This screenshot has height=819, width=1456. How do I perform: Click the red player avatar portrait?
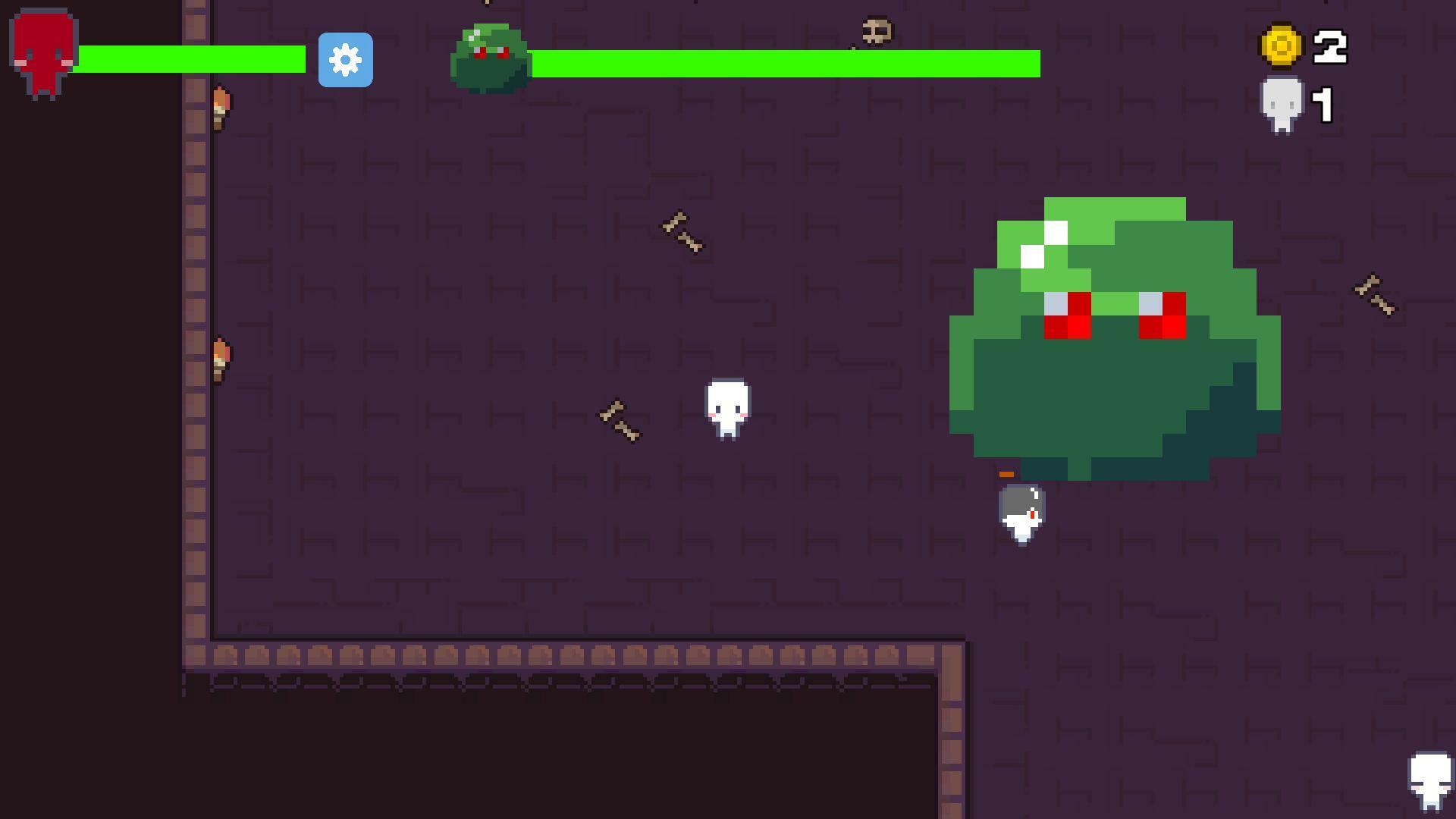click(42, 49)
